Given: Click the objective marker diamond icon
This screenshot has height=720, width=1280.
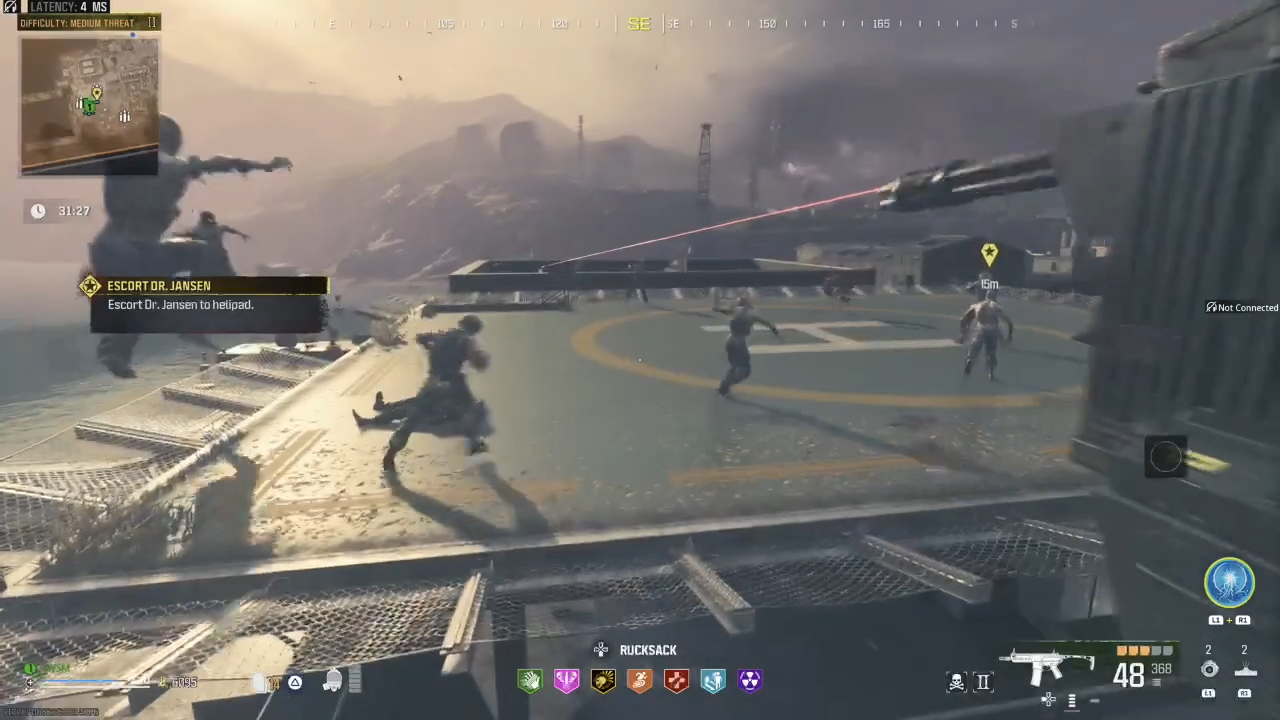Looking at the screenshot, I should tap(988, 253).
